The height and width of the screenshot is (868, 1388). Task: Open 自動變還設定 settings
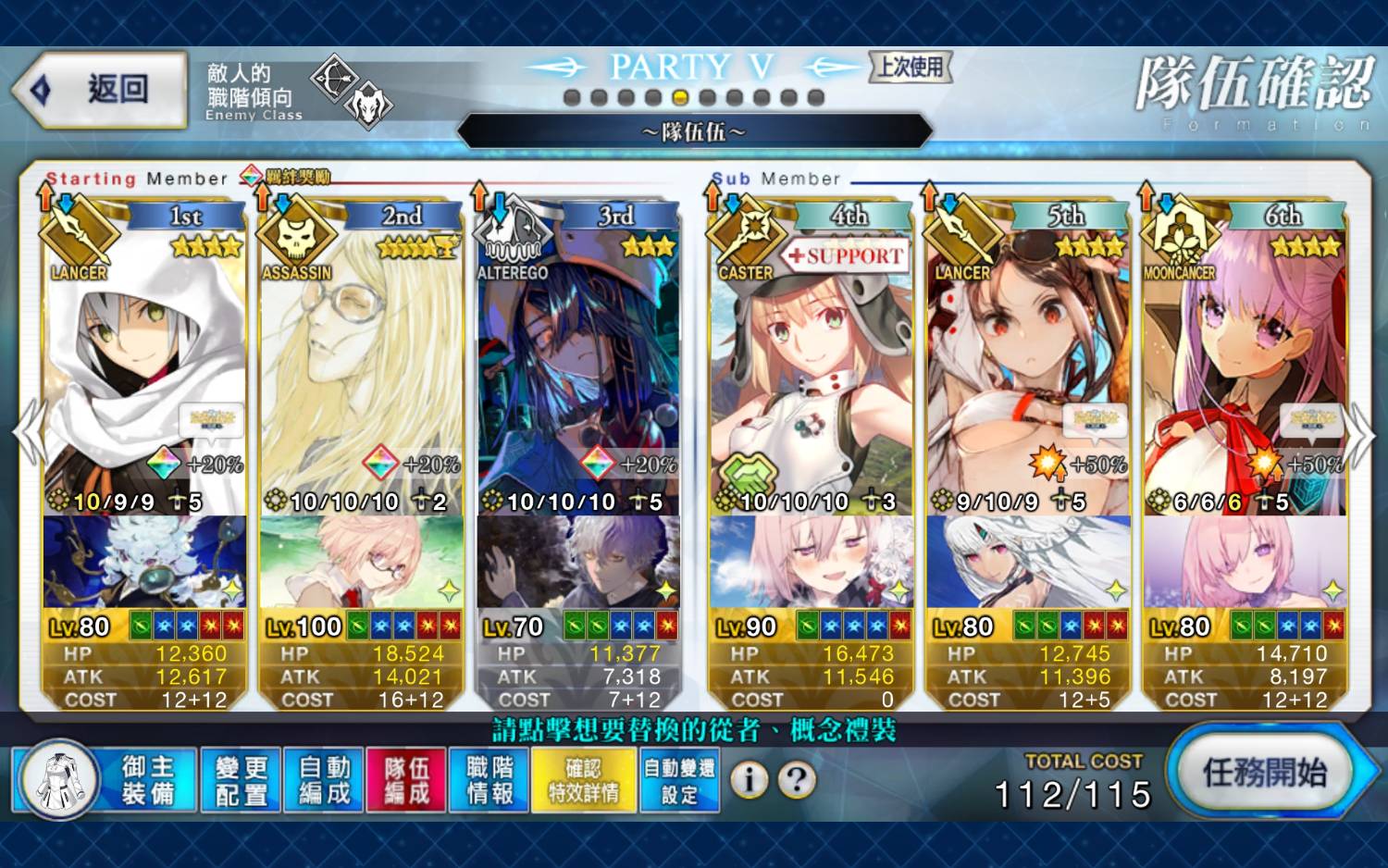(x=679, y=780)
